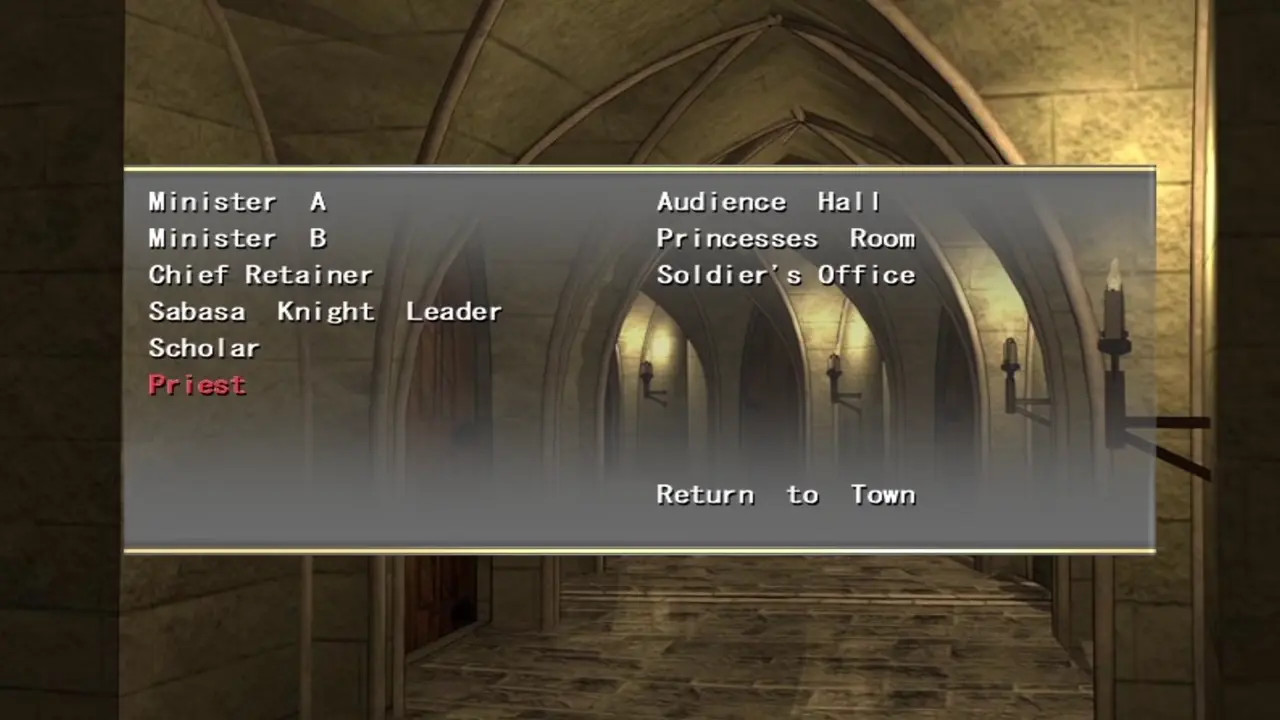Choose the Minister B entry
Screen dimensions: 1280x720
point(237,239)
